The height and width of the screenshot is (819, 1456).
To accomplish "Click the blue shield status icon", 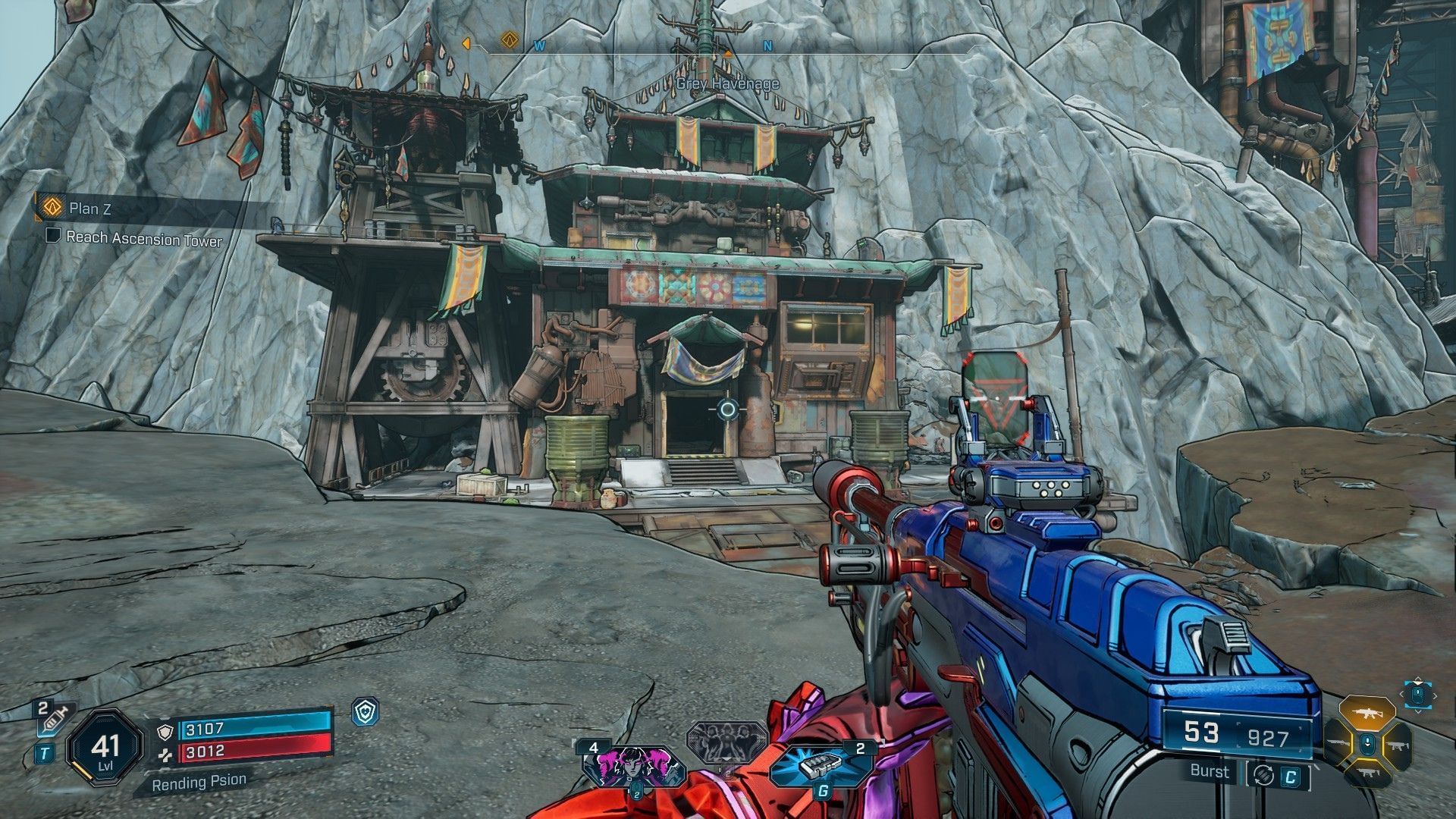I will [366, 712].
